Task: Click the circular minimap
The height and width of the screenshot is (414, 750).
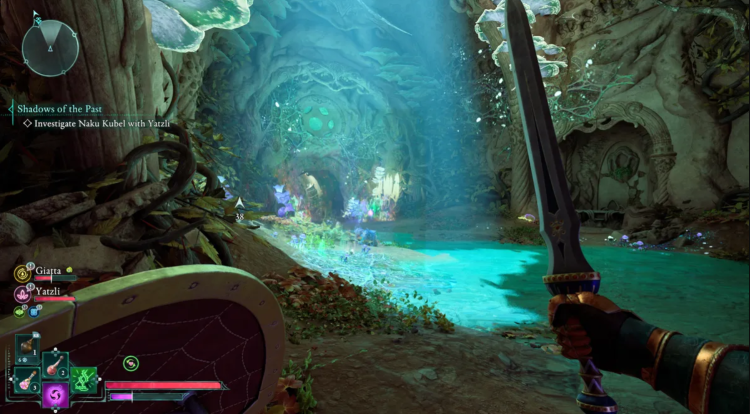Action: coord(50,47)
